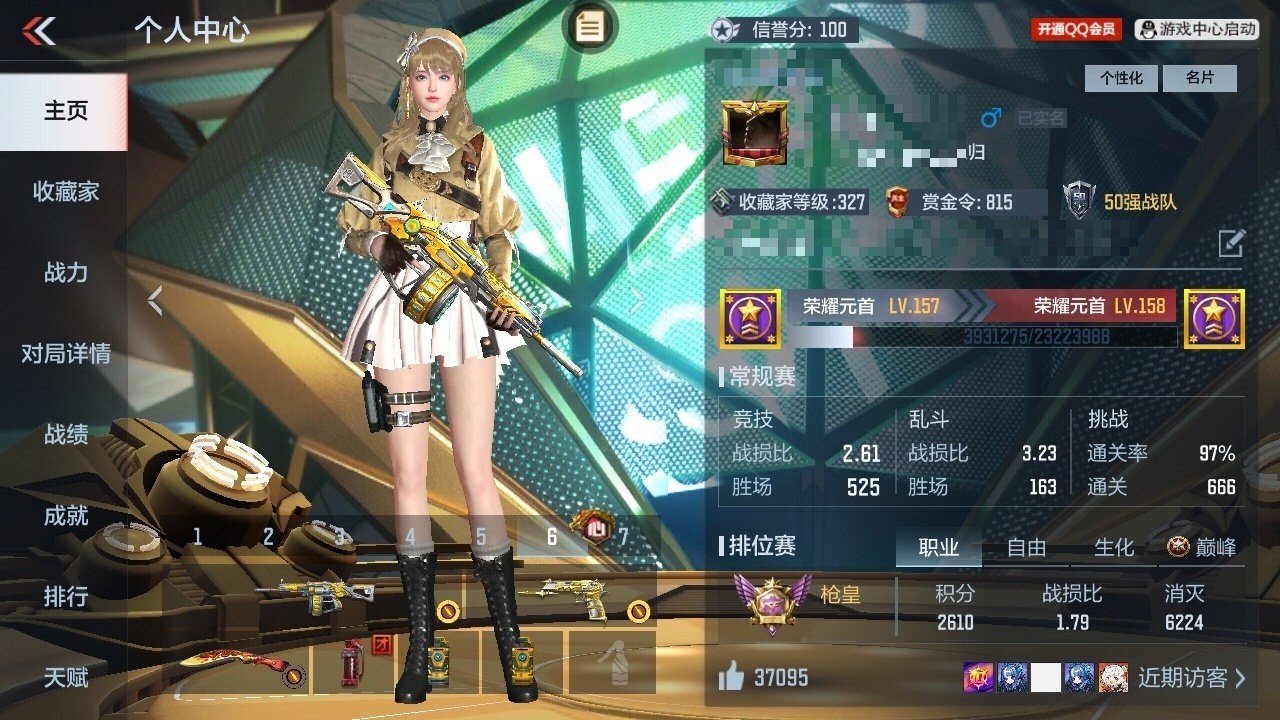Edit the profile signature with pencil icon
Image resolution: width=1280 pixels, height=720 pixels.
pyautogui.click(x=1231, y=242)
